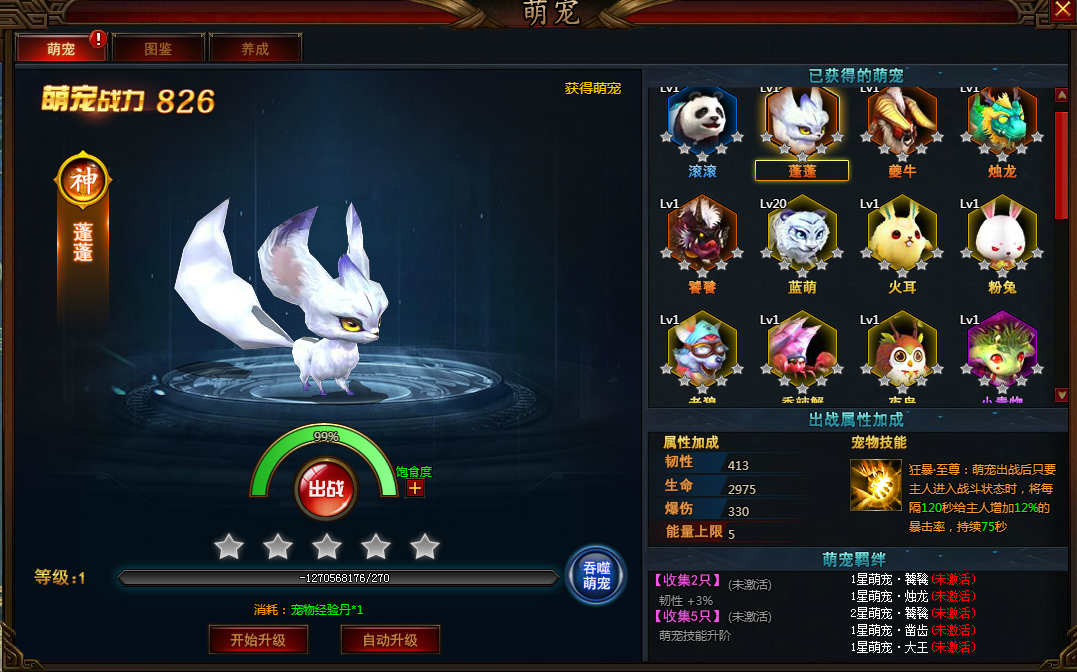Start leveling with 开始升级
The image size is (1077, 672).
point(258,640)
